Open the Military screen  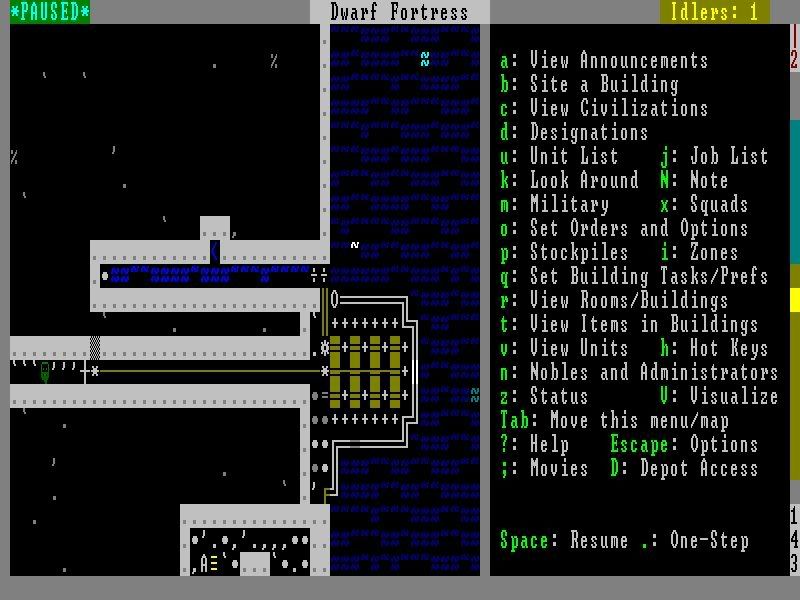[554, 205]
